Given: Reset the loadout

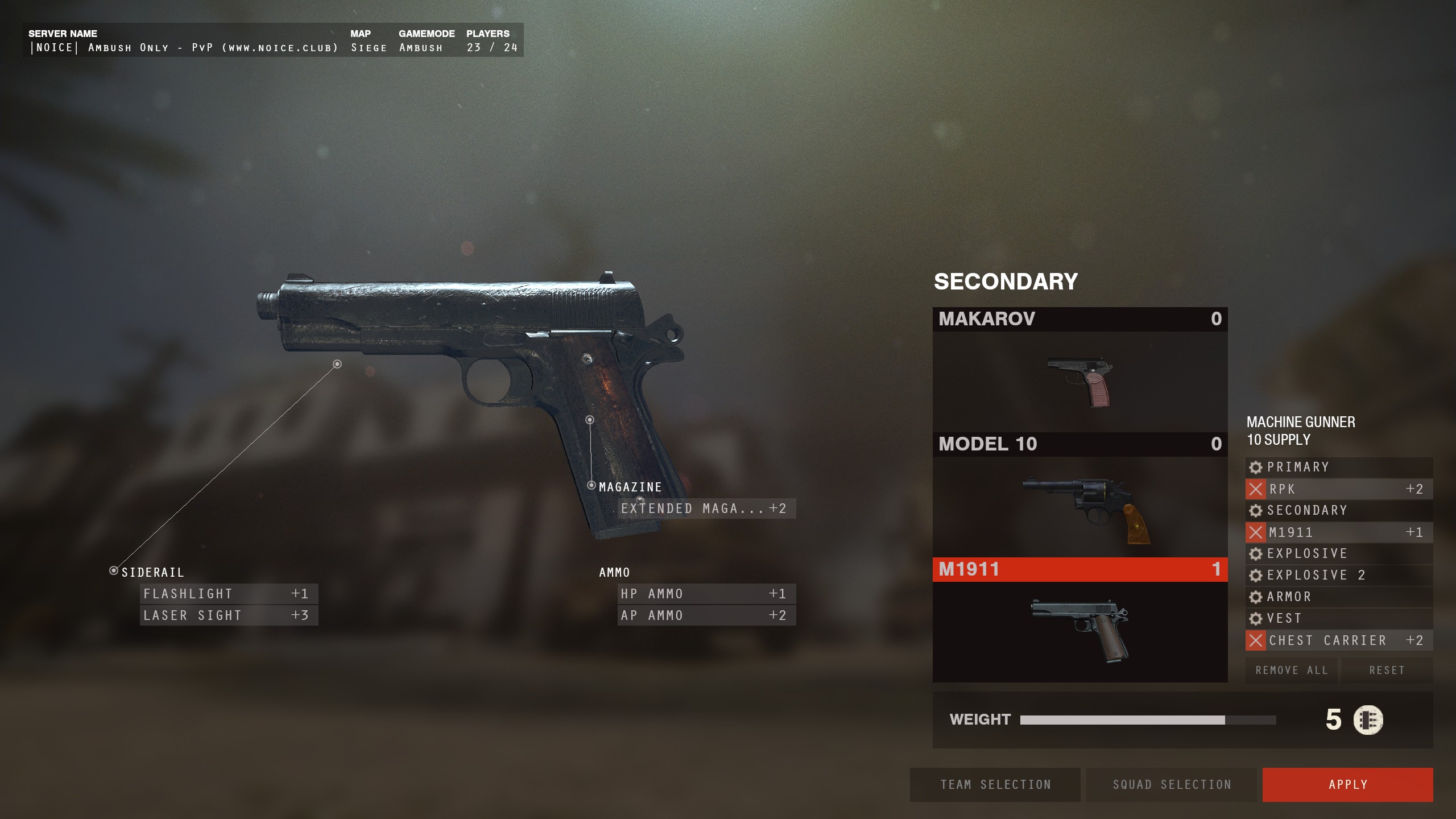Looking at the screenshot, I should click(1387, 671).
